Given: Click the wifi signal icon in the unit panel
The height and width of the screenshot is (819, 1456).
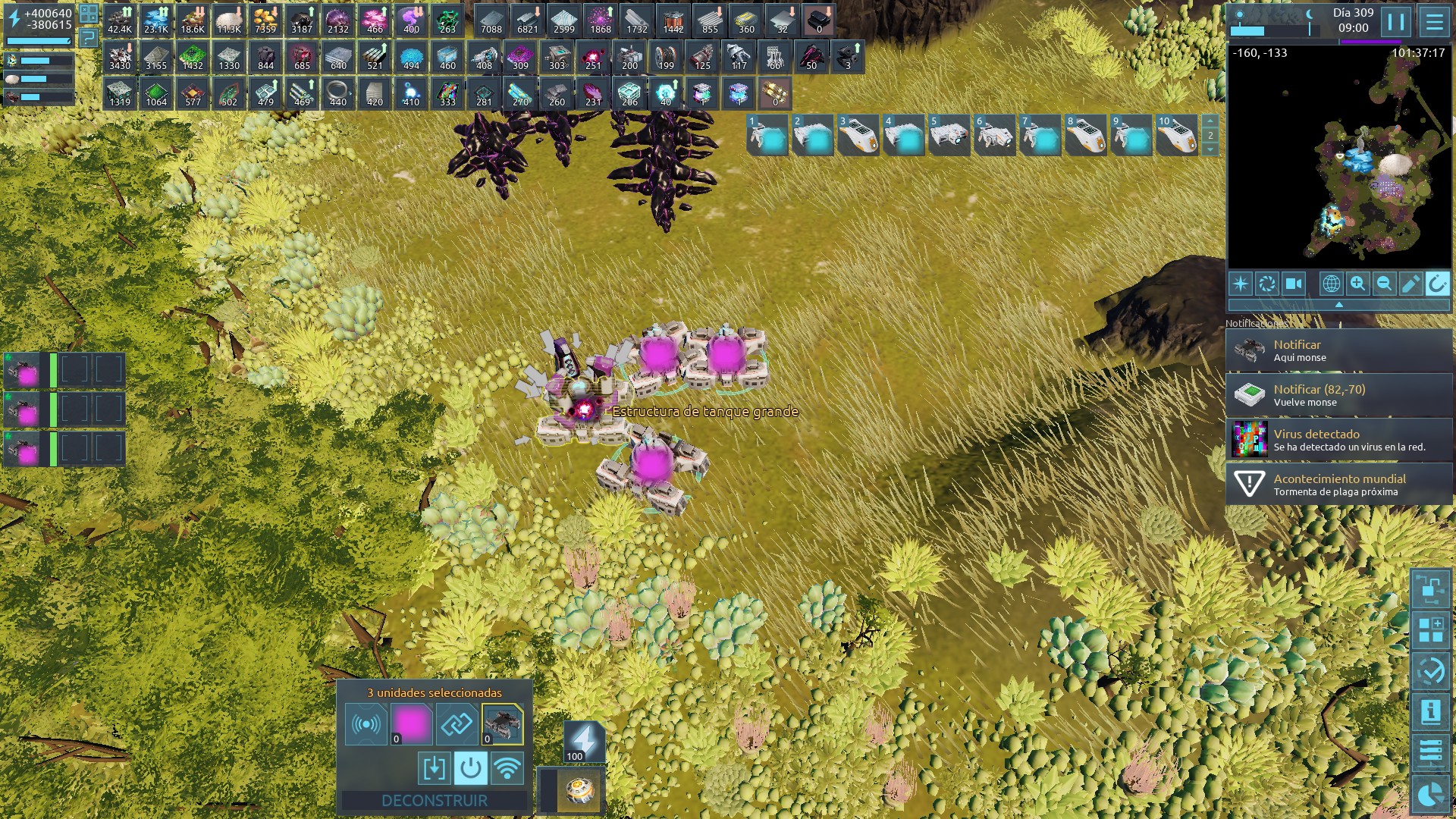Looking at the screenshot, I should 507,768.
